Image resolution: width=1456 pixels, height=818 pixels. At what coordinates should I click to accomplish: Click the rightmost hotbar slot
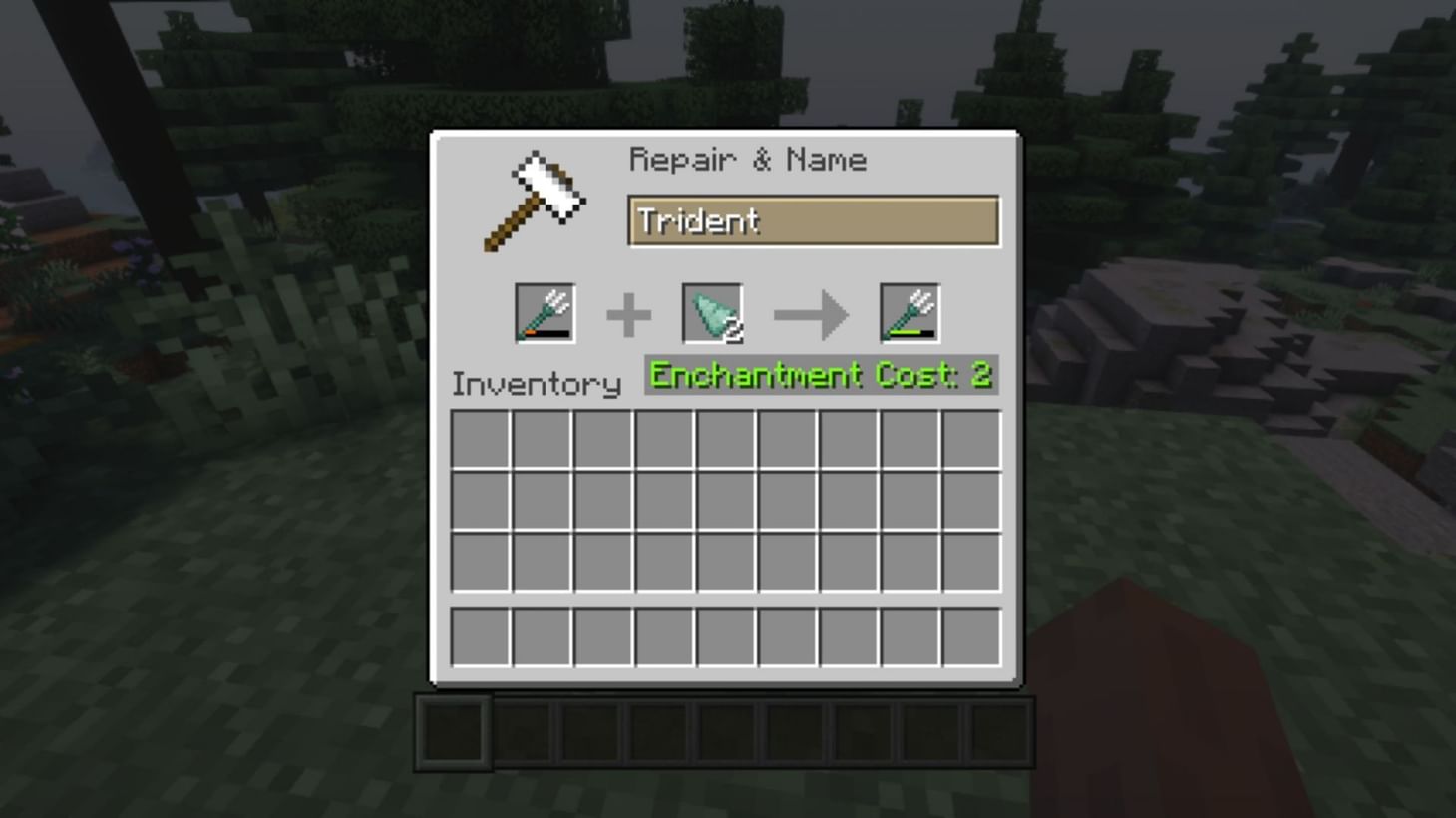coord(997,731)
